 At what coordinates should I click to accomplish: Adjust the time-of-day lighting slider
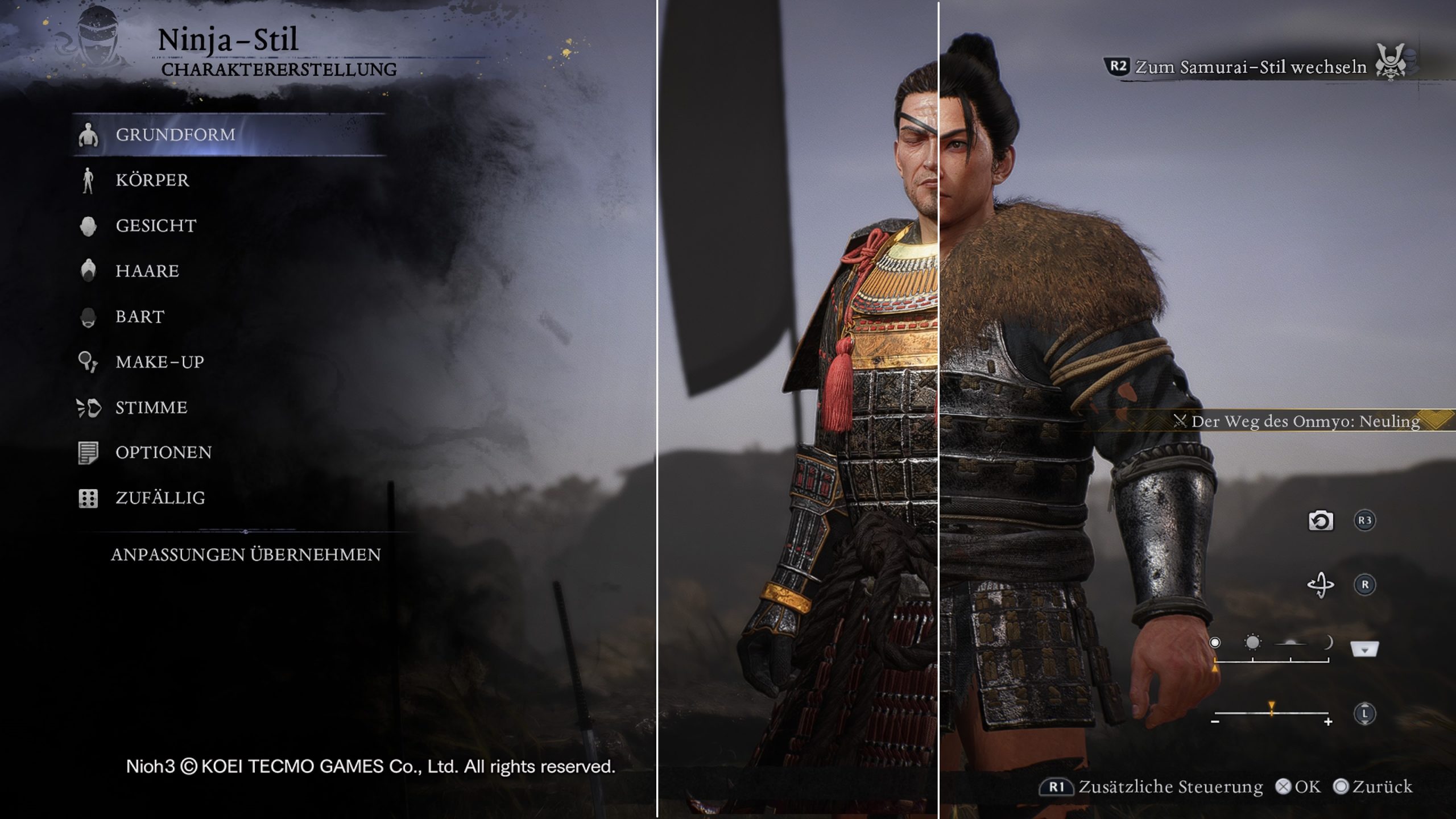pyautogui.click(x=1271, y=660)
